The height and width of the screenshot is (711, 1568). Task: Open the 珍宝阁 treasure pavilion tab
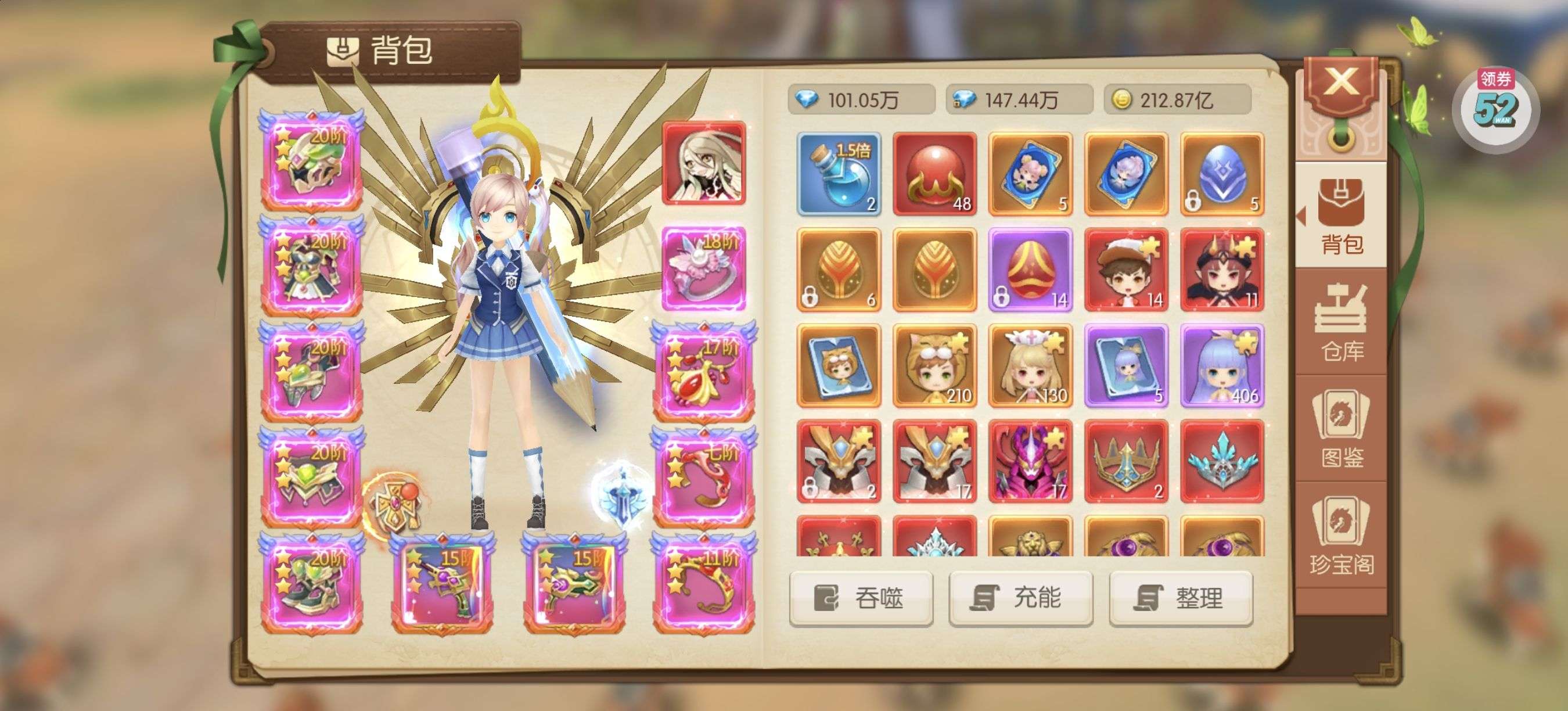pos(1342,536)
